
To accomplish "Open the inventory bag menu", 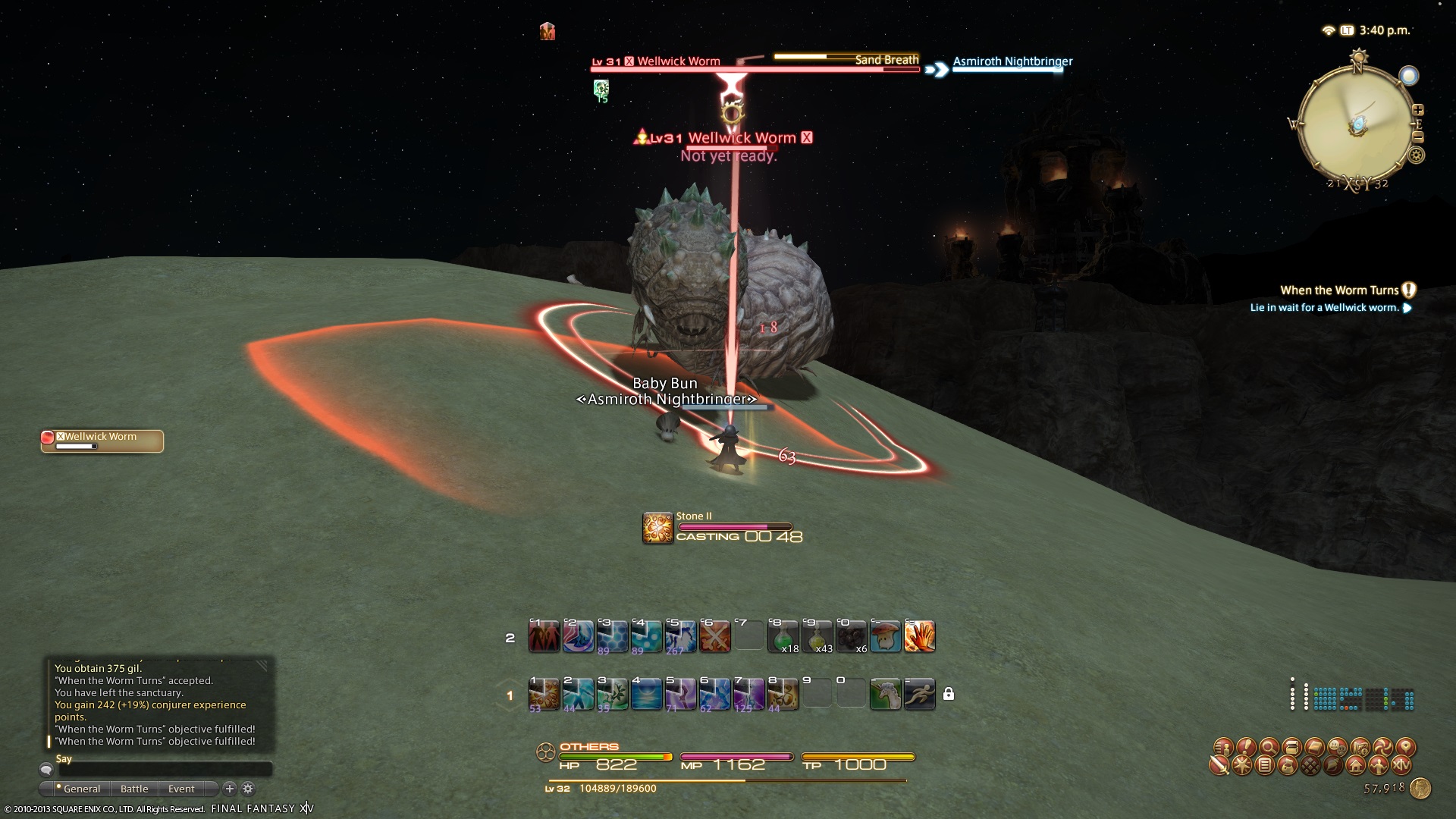I will (1288, 766).
